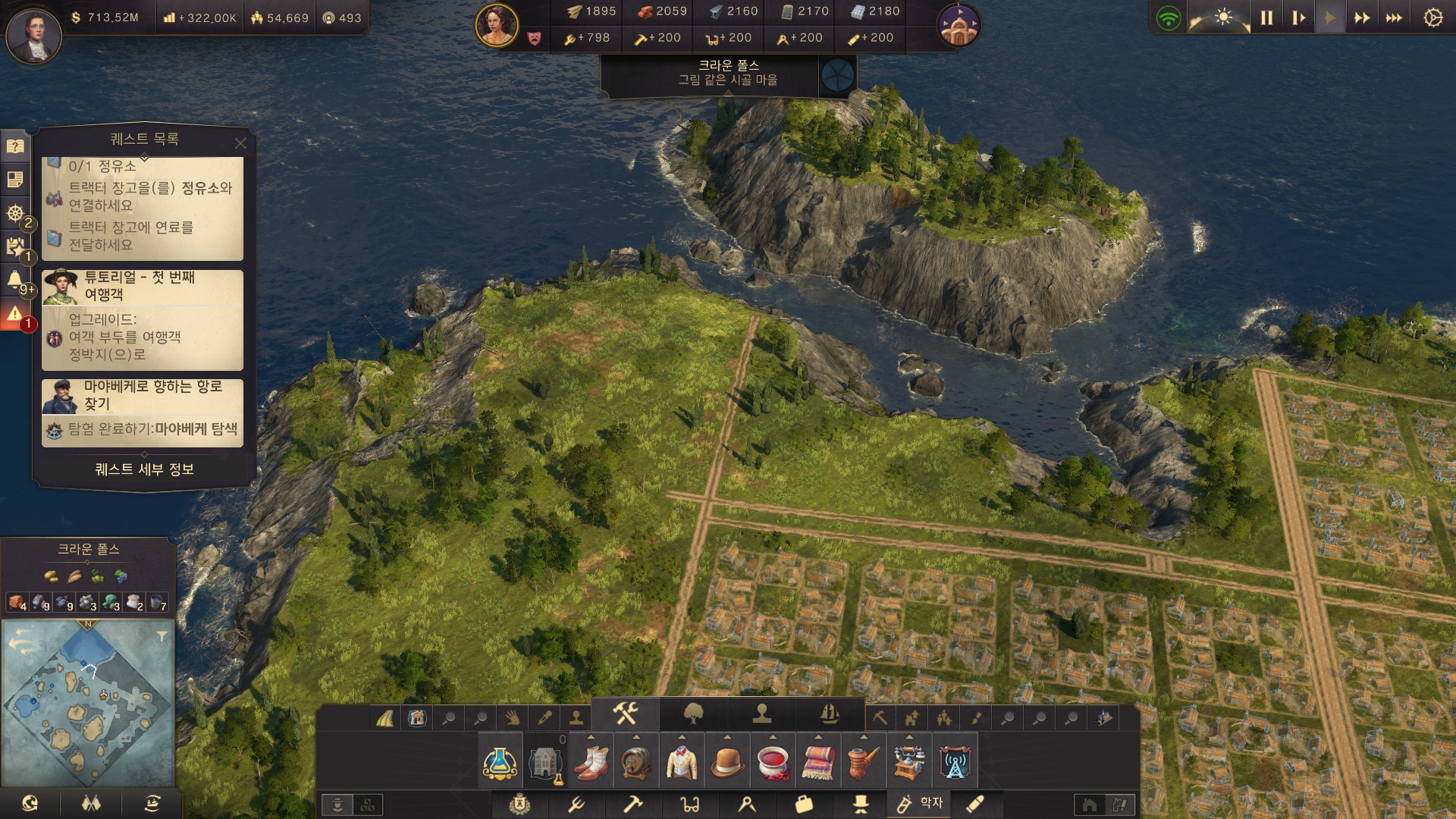This screenshot has width=1456, height=819.
Task: Select the telephone production chain
Action: (909, 762)
